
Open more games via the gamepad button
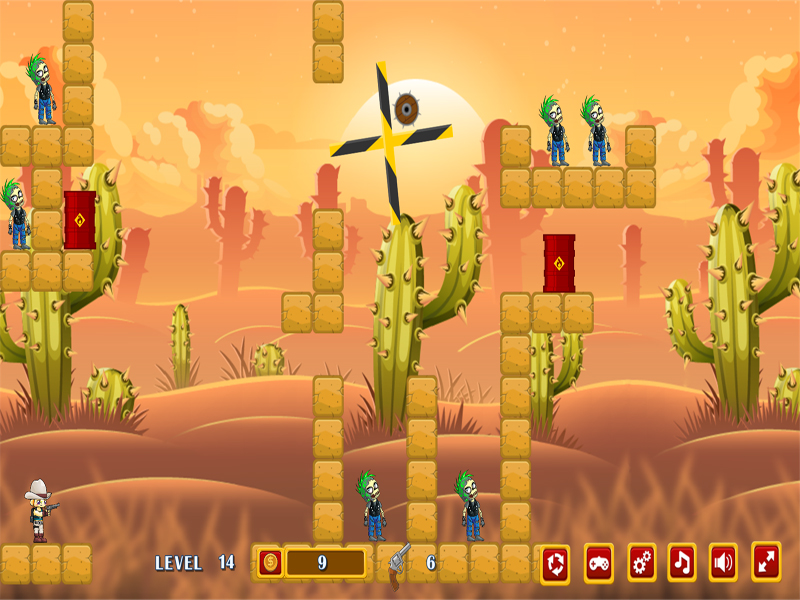point(598,563)
